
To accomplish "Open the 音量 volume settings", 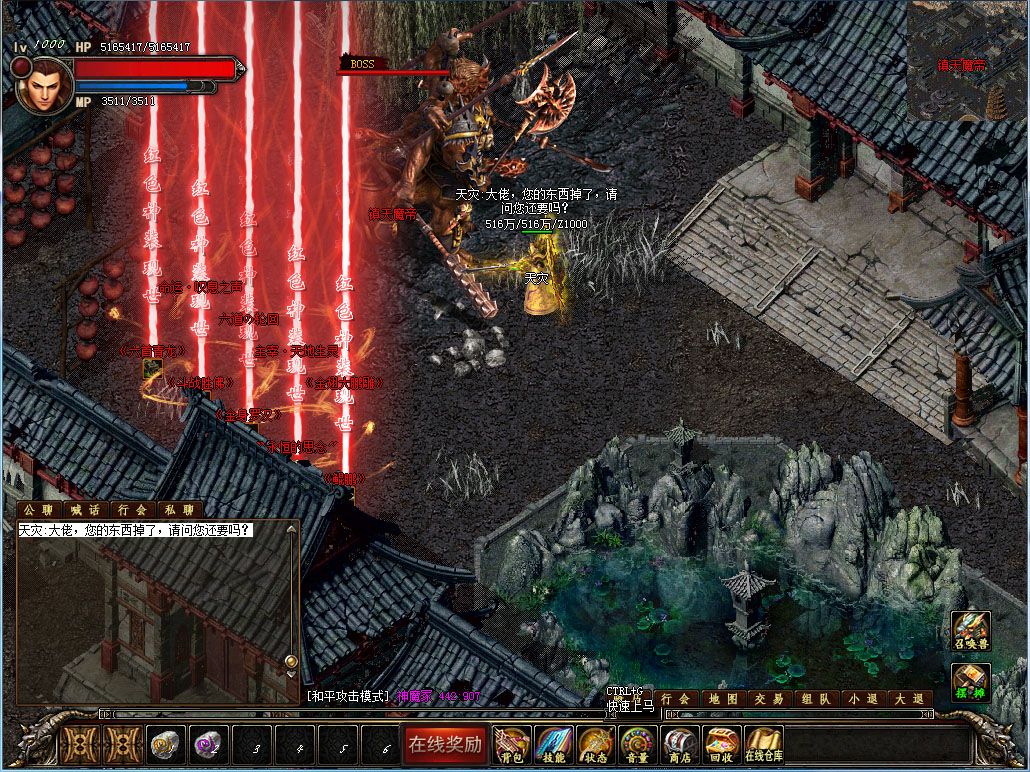I will pos(637,744).
